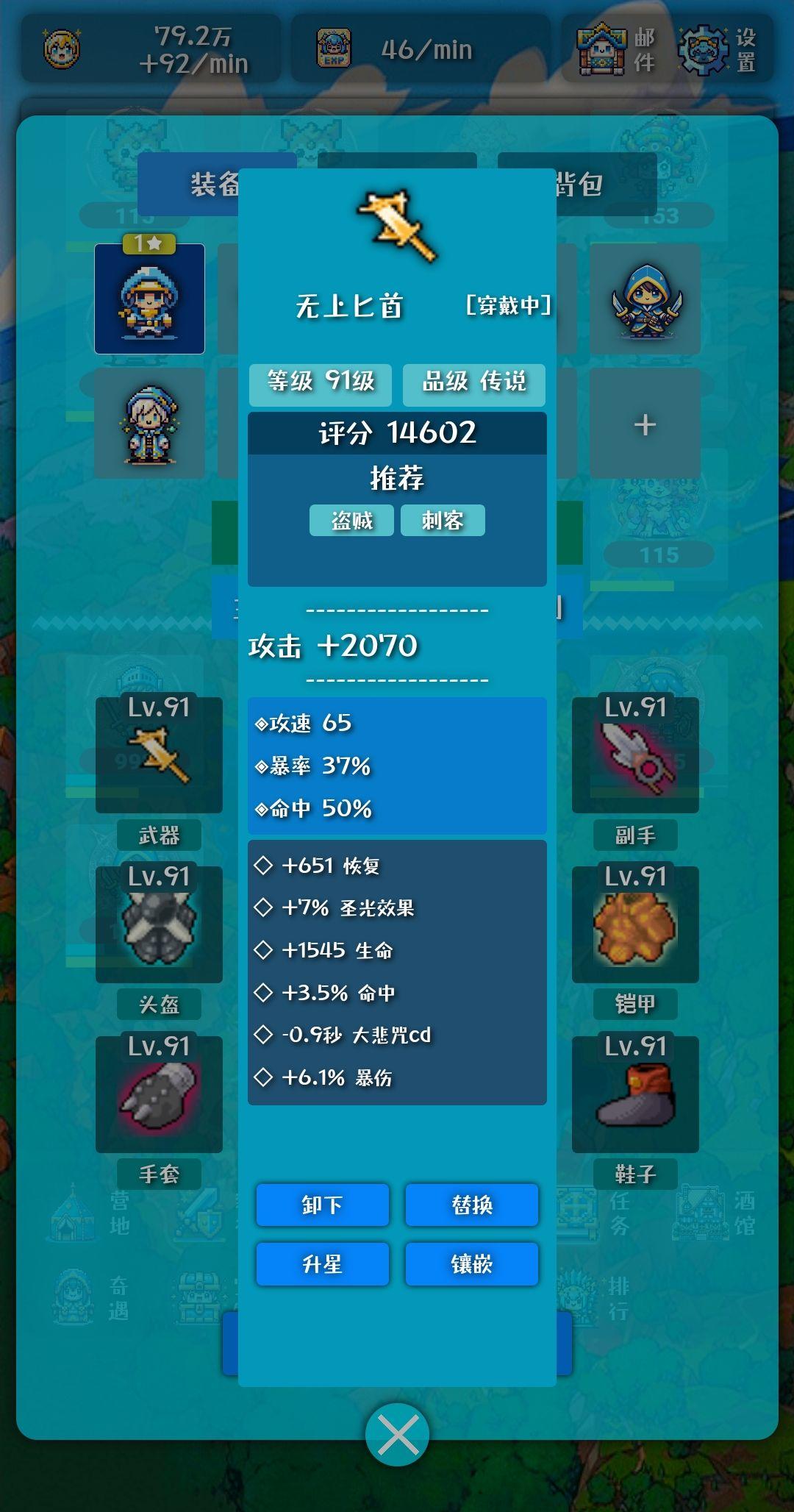Close the item popup with the X
The height and width of the screenshot is (1512, 794).
397,1434
